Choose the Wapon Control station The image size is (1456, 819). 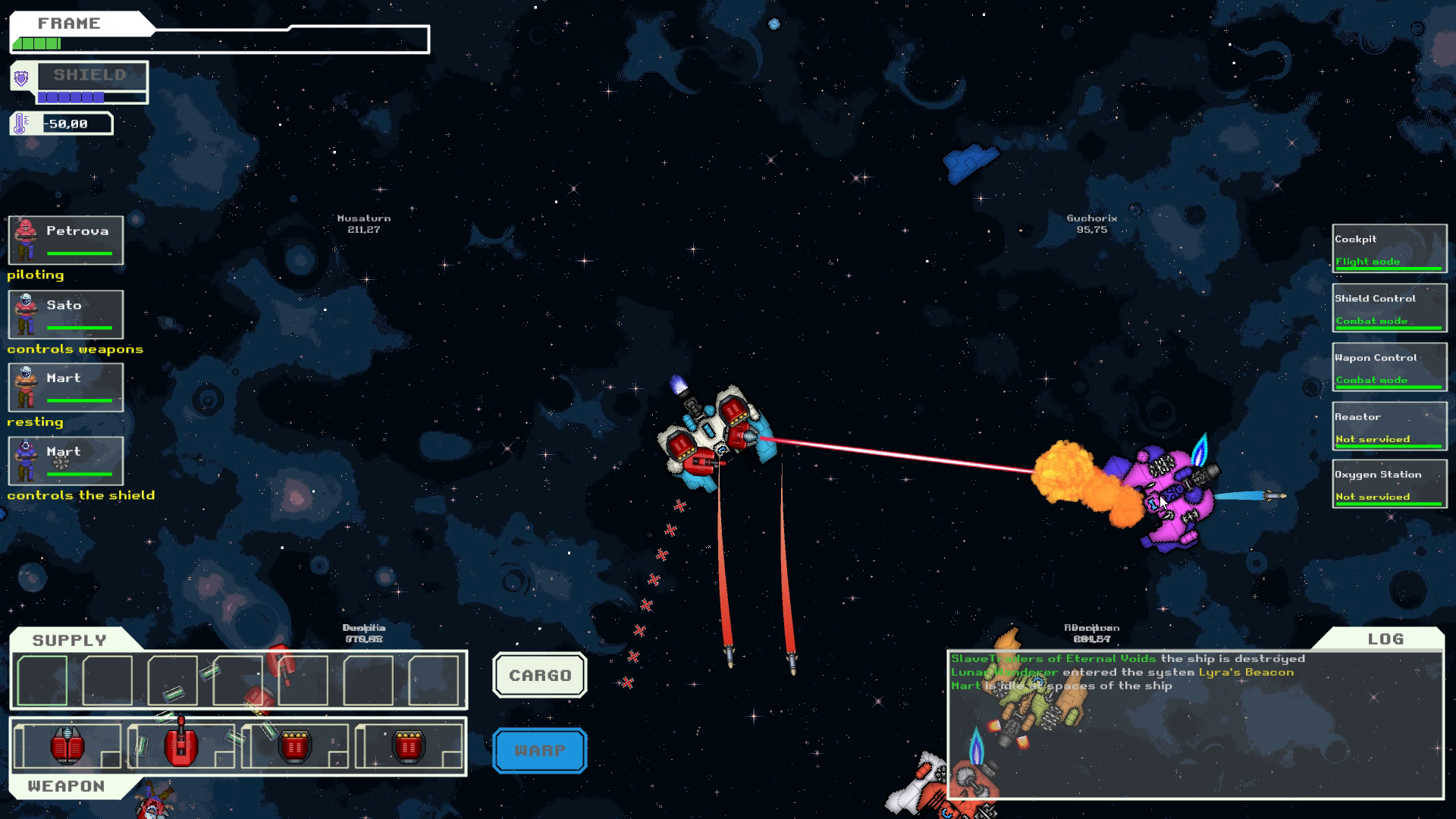coord(1389,367)
